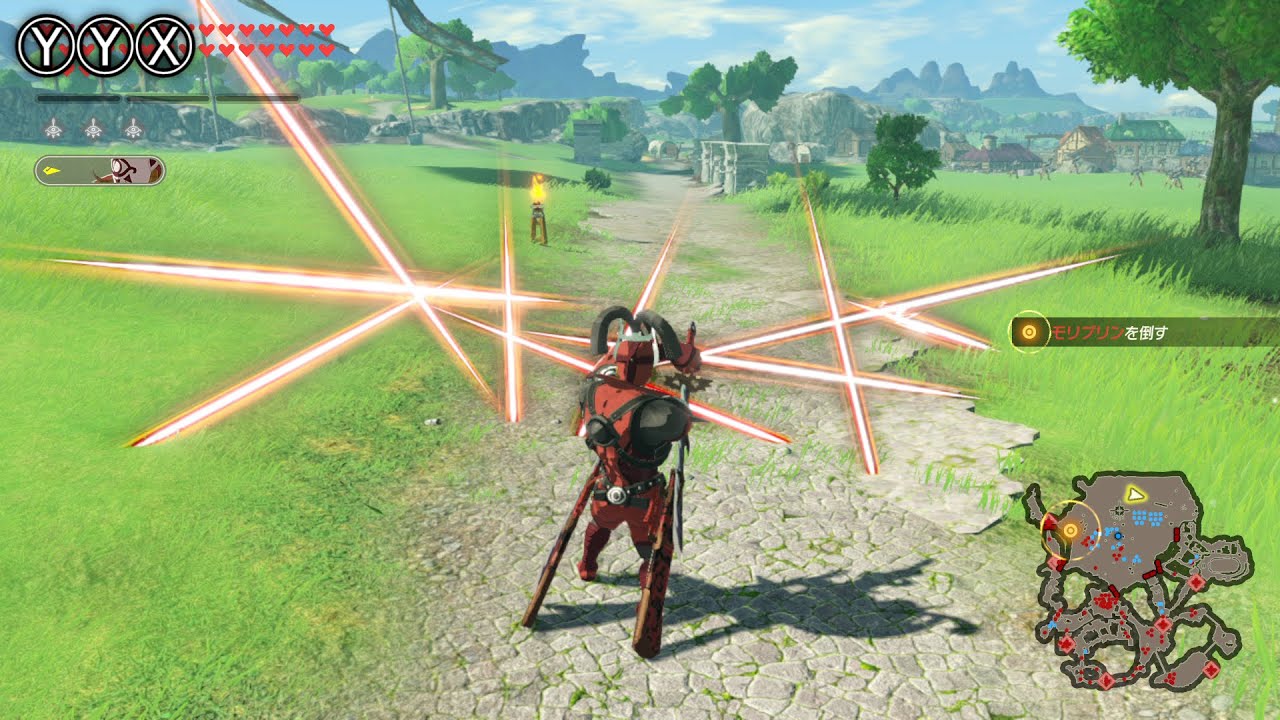Expand the item slot with yellow arrow

(x=50, y=169)
